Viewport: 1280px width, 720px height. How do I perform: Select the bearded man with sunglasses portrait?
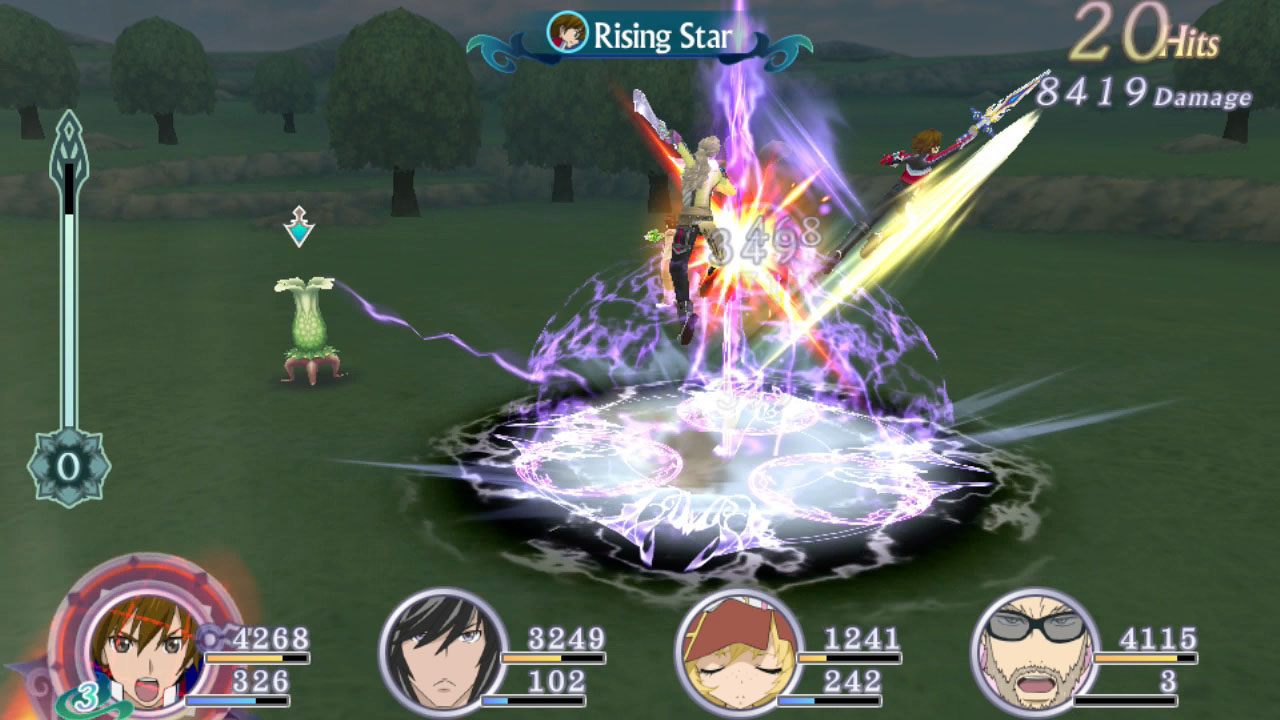click(x=1034, y=651)
